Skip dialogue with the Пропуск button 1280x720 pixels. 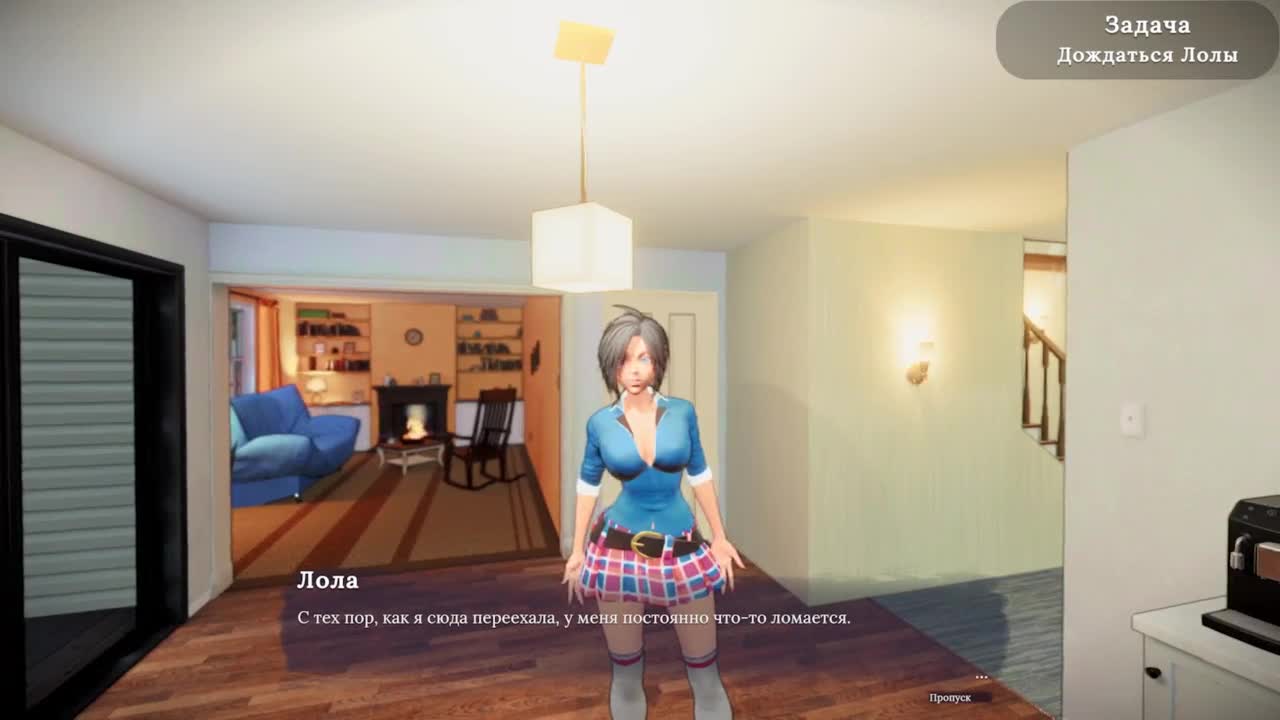click(x=950, y=697)
